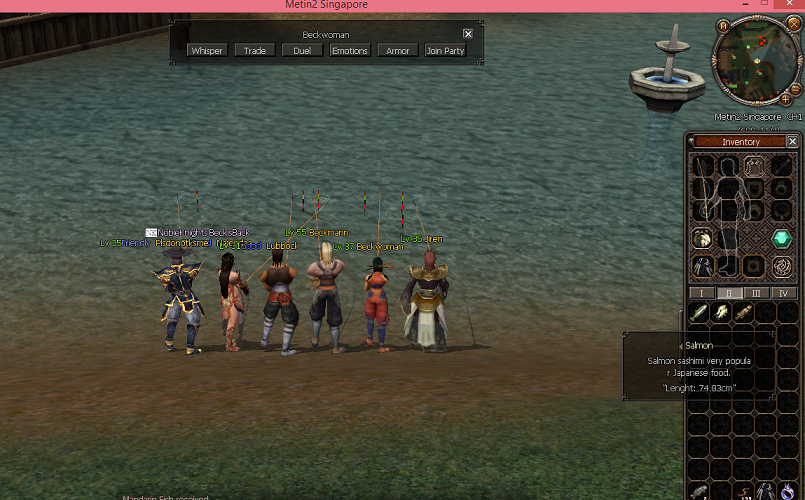
Task: Challenge Beckwoman to a Duel
Action: pos(302,50)
